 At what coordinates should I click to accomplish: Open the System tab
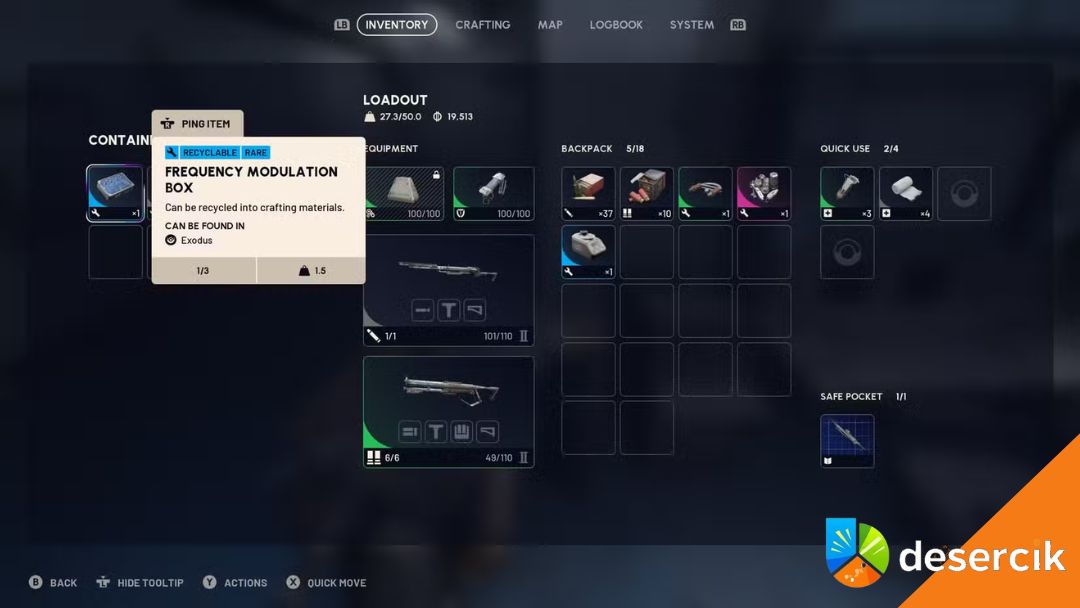692,25
